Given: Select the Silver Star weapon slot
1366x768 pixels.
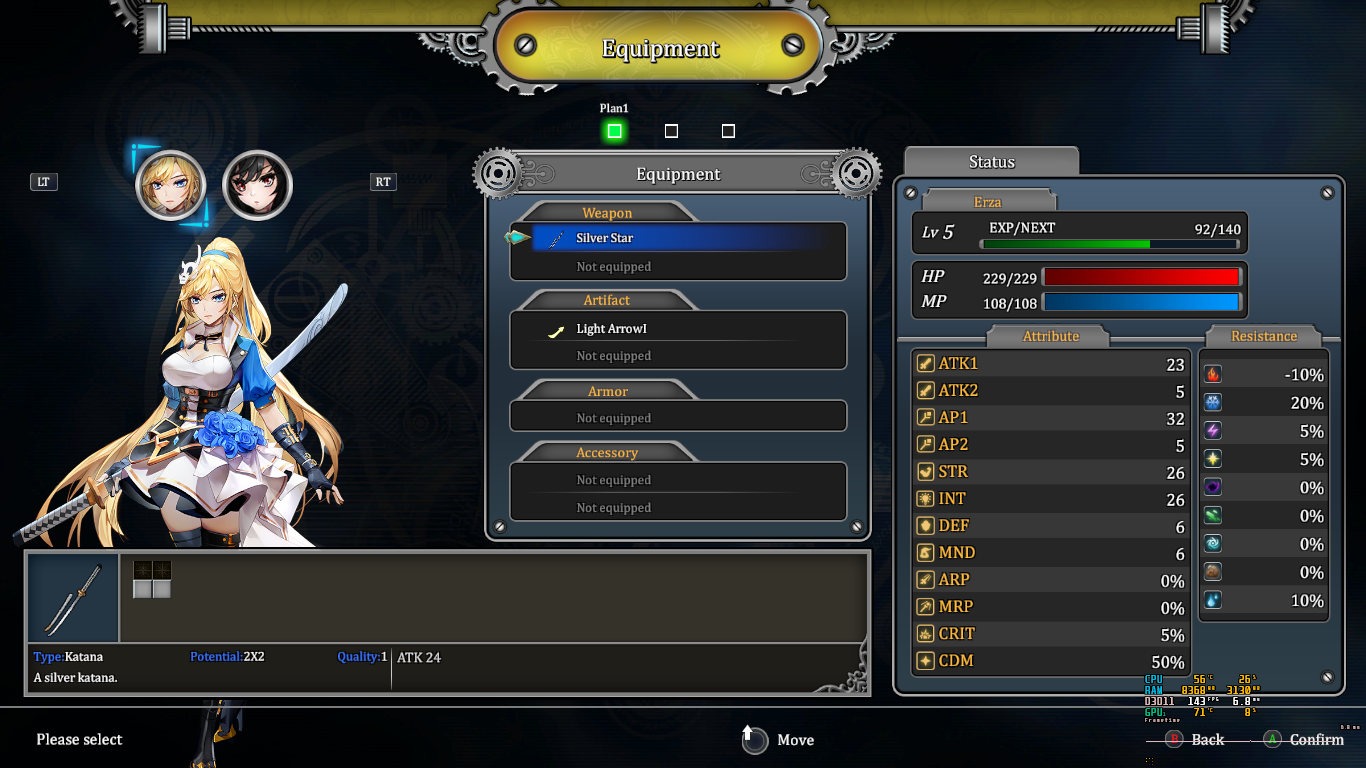Looking at the screenshot, I should (678, 238).
